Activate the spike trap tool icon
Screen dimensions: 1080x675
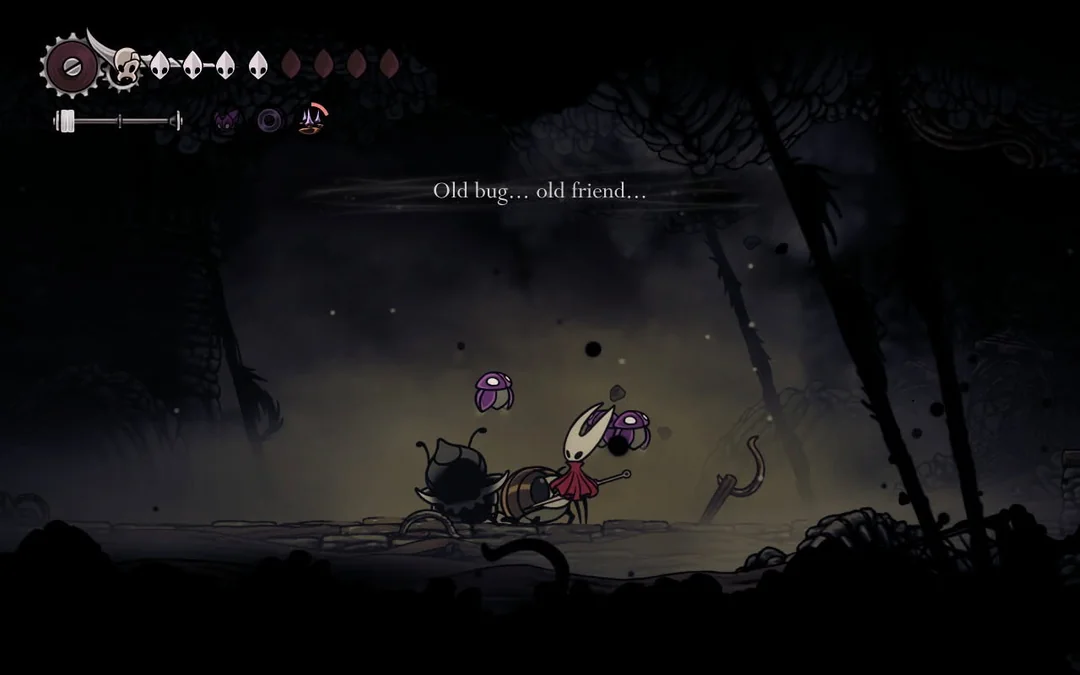[312, 121]
